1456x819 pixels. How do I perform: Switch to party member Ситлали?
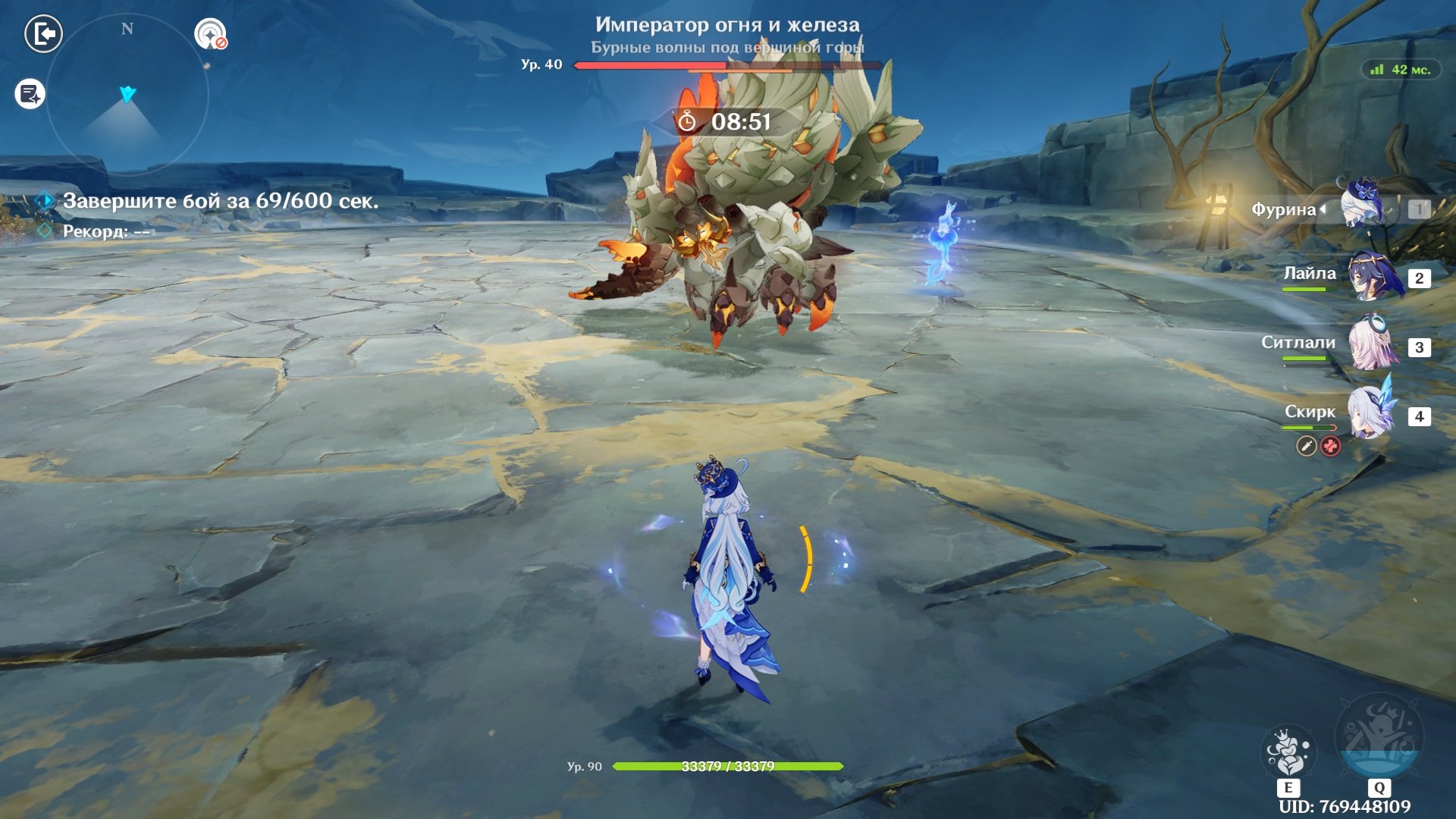pyautogui.click(x=1373, y=345)
